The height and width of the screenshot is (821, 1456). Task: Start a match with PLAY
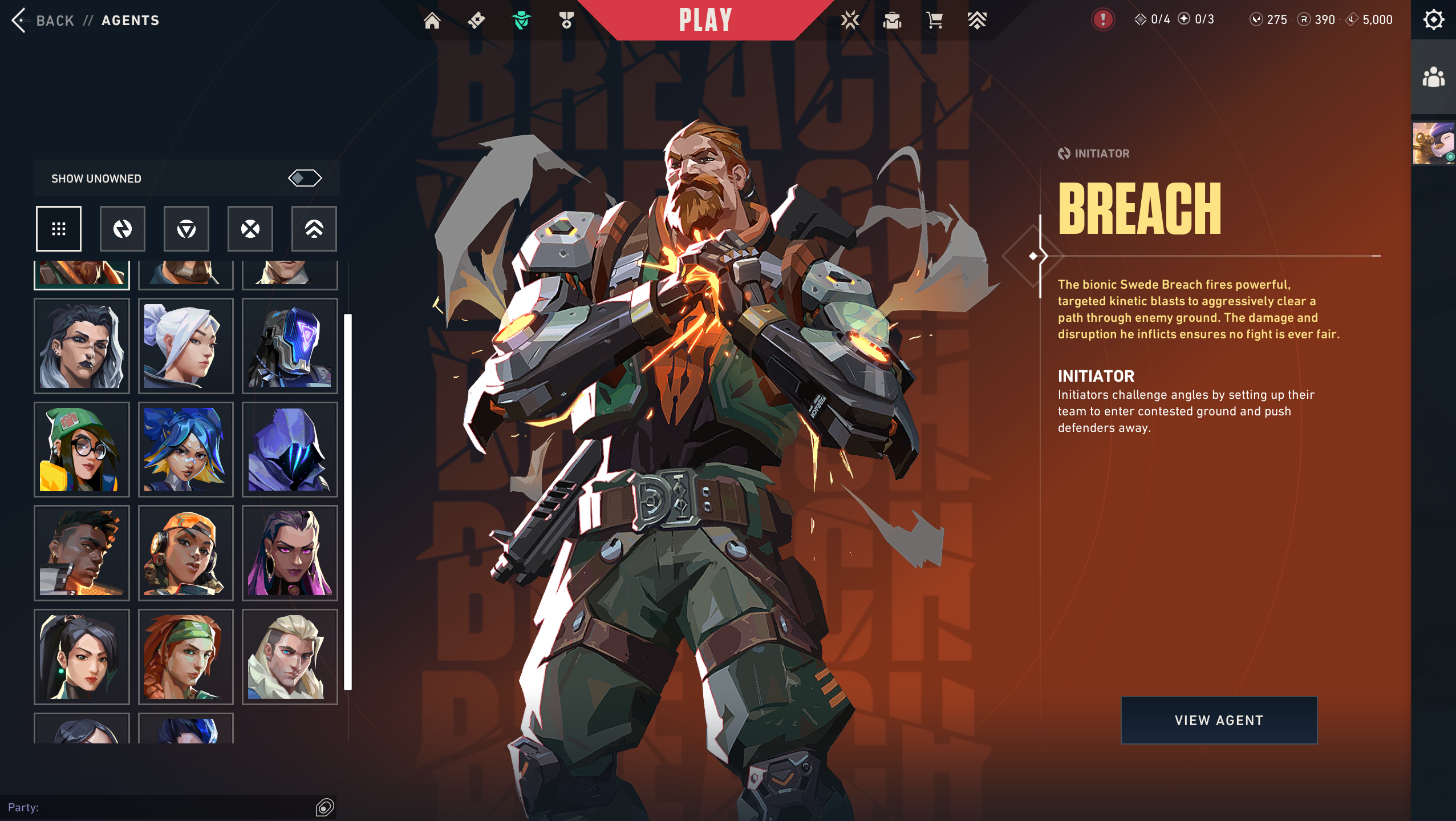(705, 21)
